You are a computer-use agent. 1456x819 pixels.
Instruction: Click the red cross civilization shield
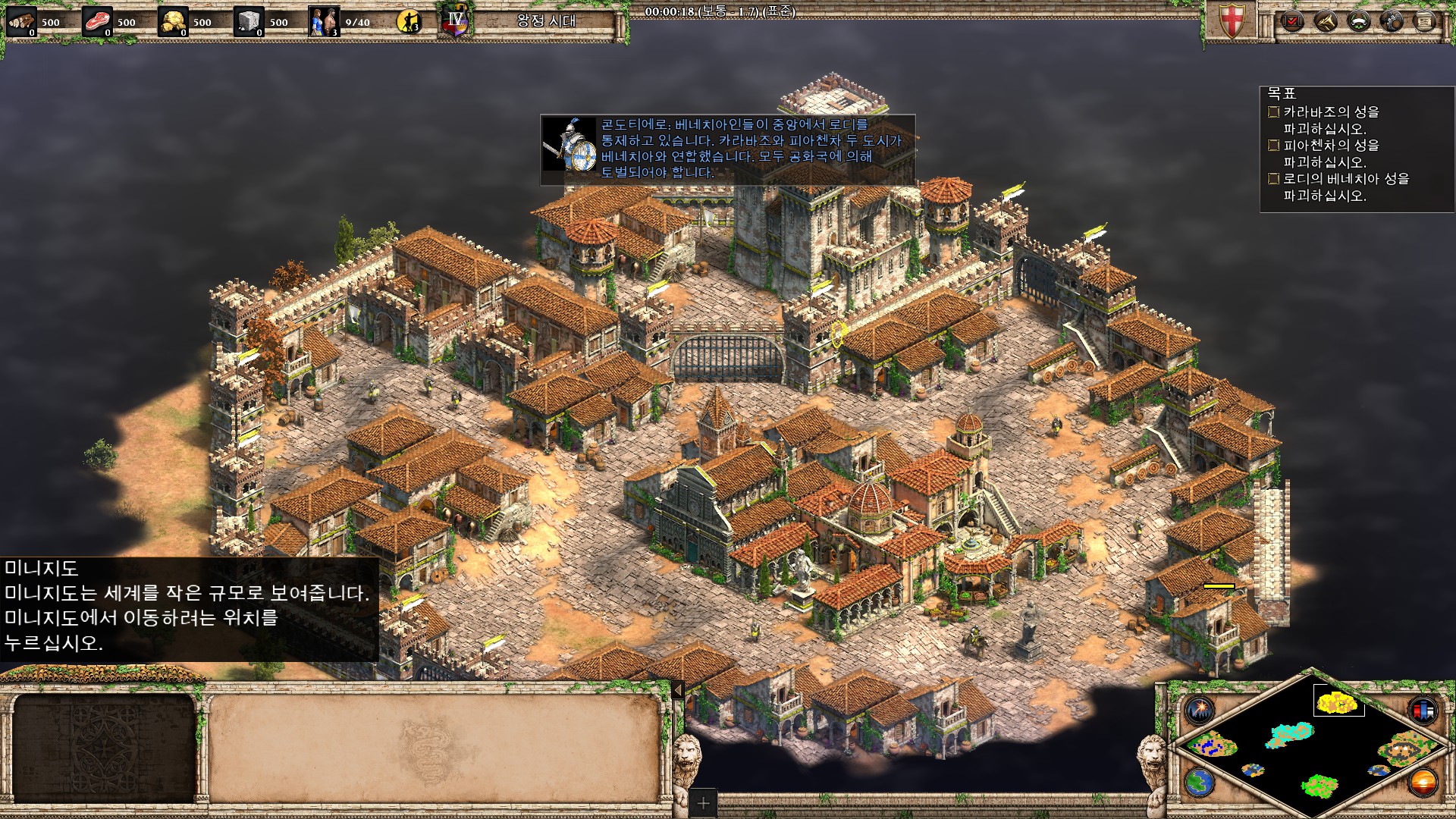coord(1231,21)
